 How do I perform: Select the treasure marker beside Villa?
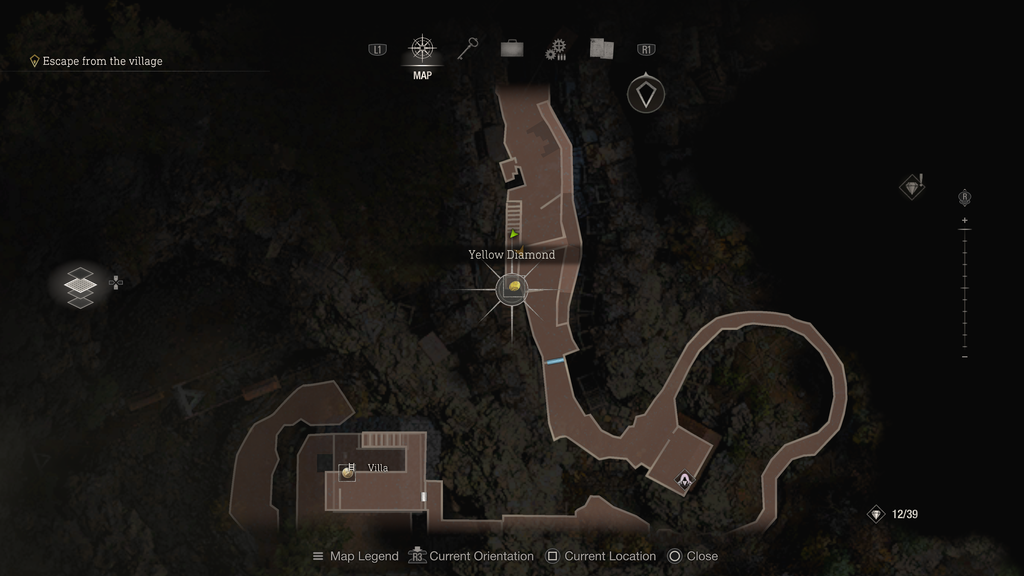tap(347, 472)
